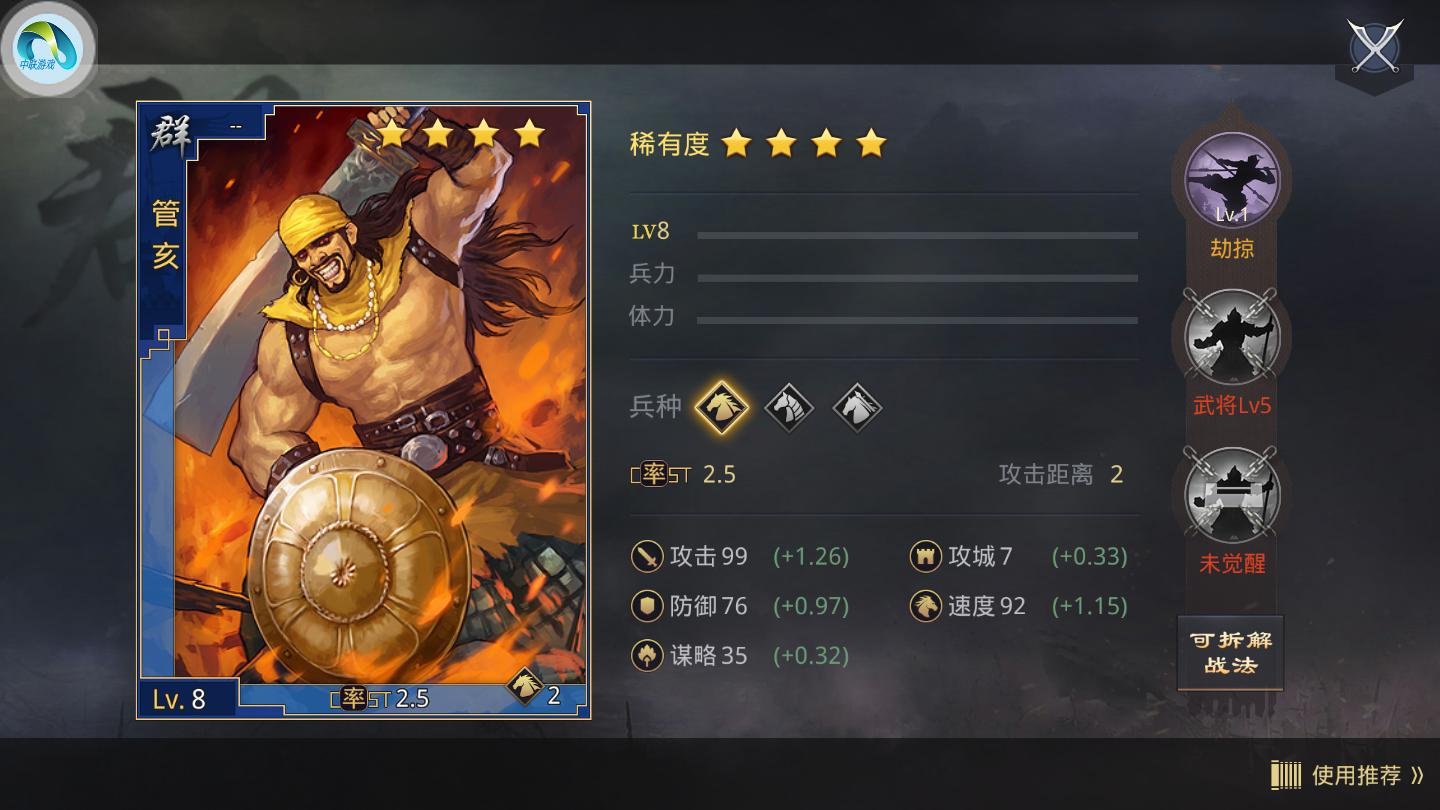Select the second cavalry troop type option
Screen dimensions: 1440x810
pos(789,407)
